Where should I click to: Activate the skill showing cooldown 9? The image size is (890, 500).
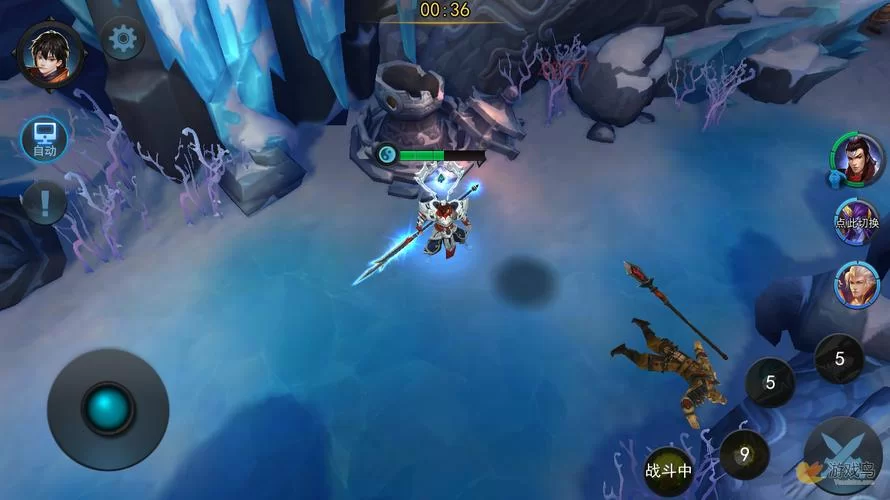pyautogui.click(x=744, y=455)
